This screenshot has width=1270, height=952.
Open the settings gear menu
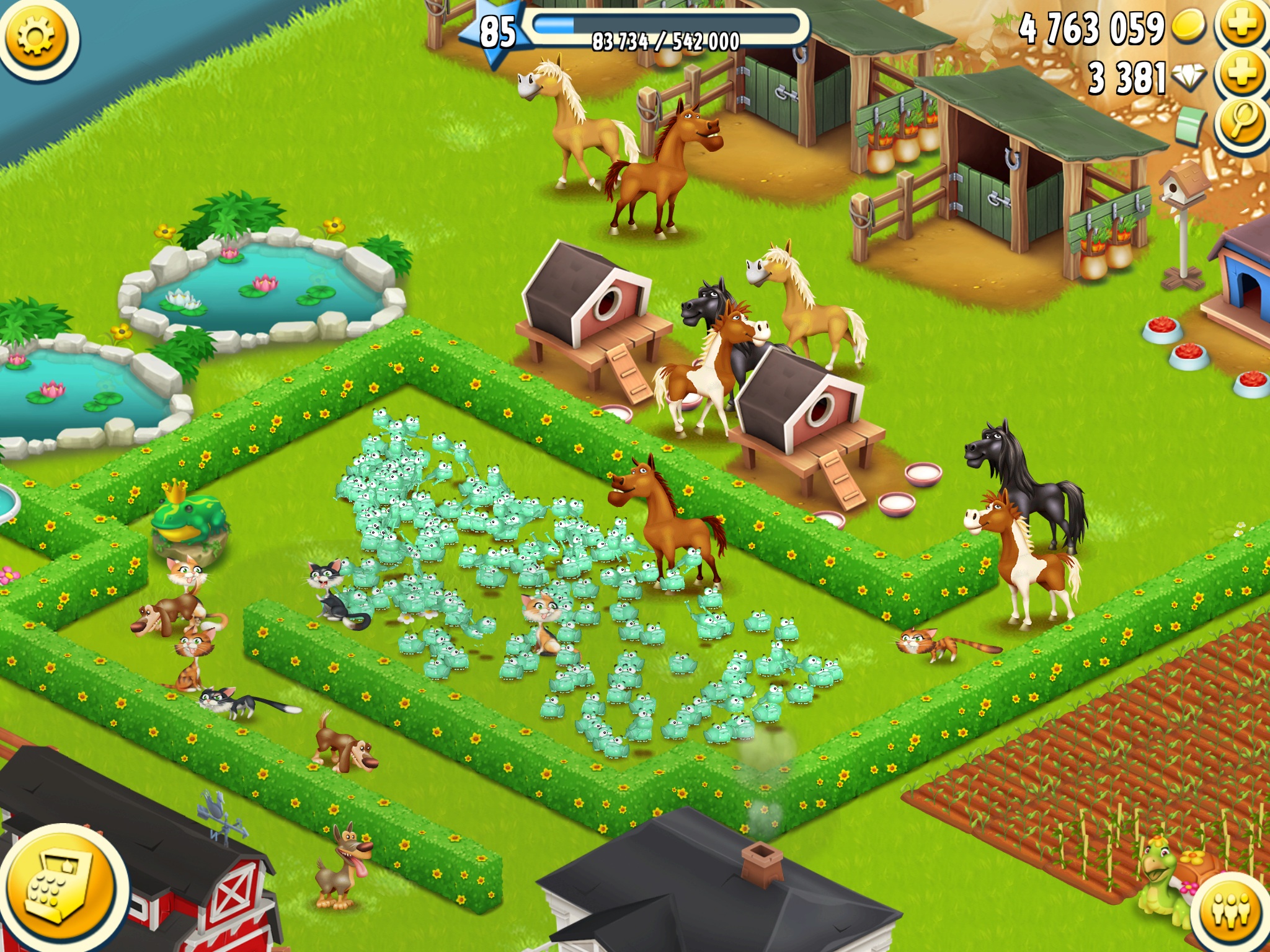click(36, 37)
